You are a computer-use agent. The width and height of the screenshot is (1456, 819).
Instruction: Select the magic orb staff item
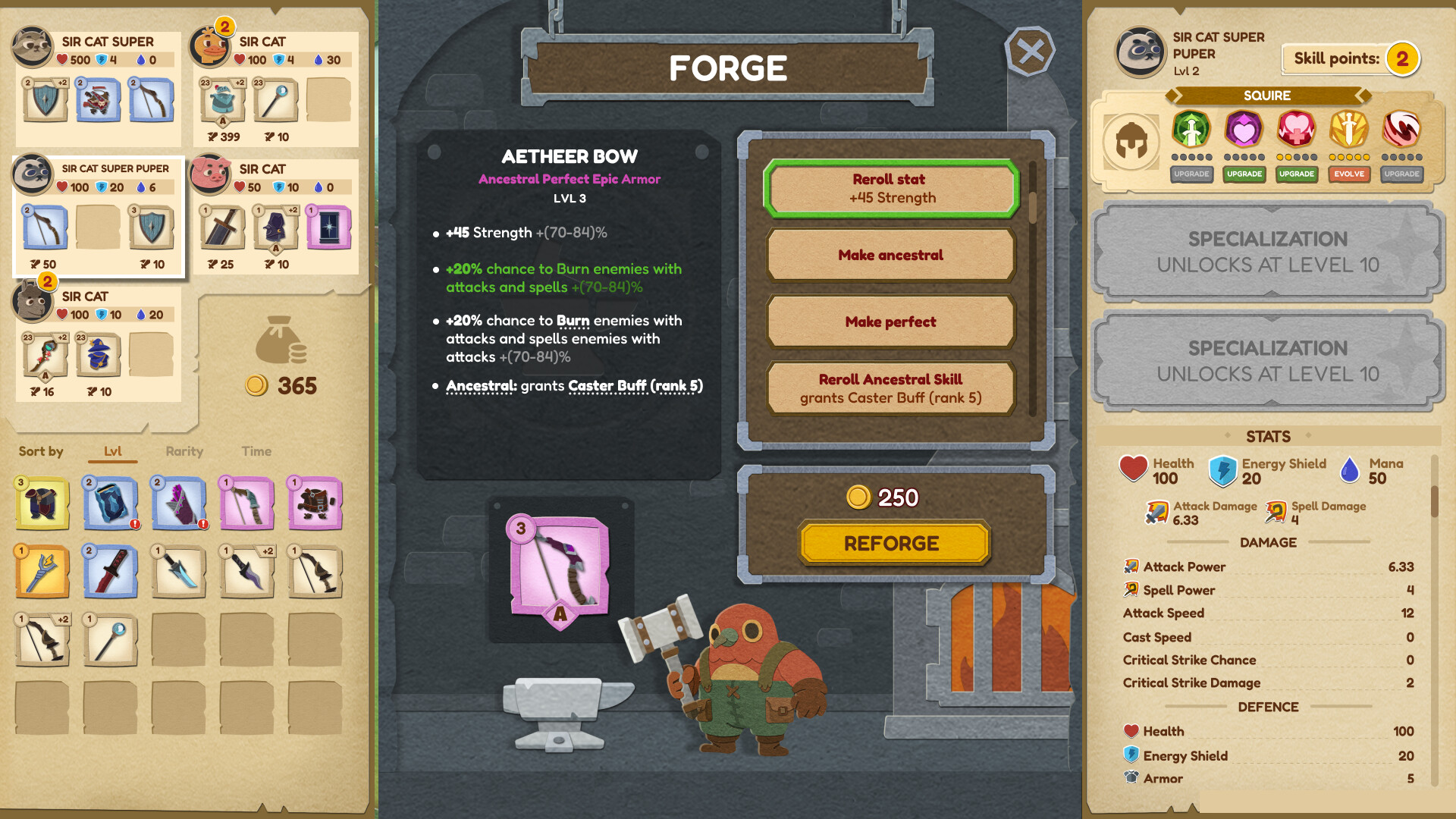(111, 641)
